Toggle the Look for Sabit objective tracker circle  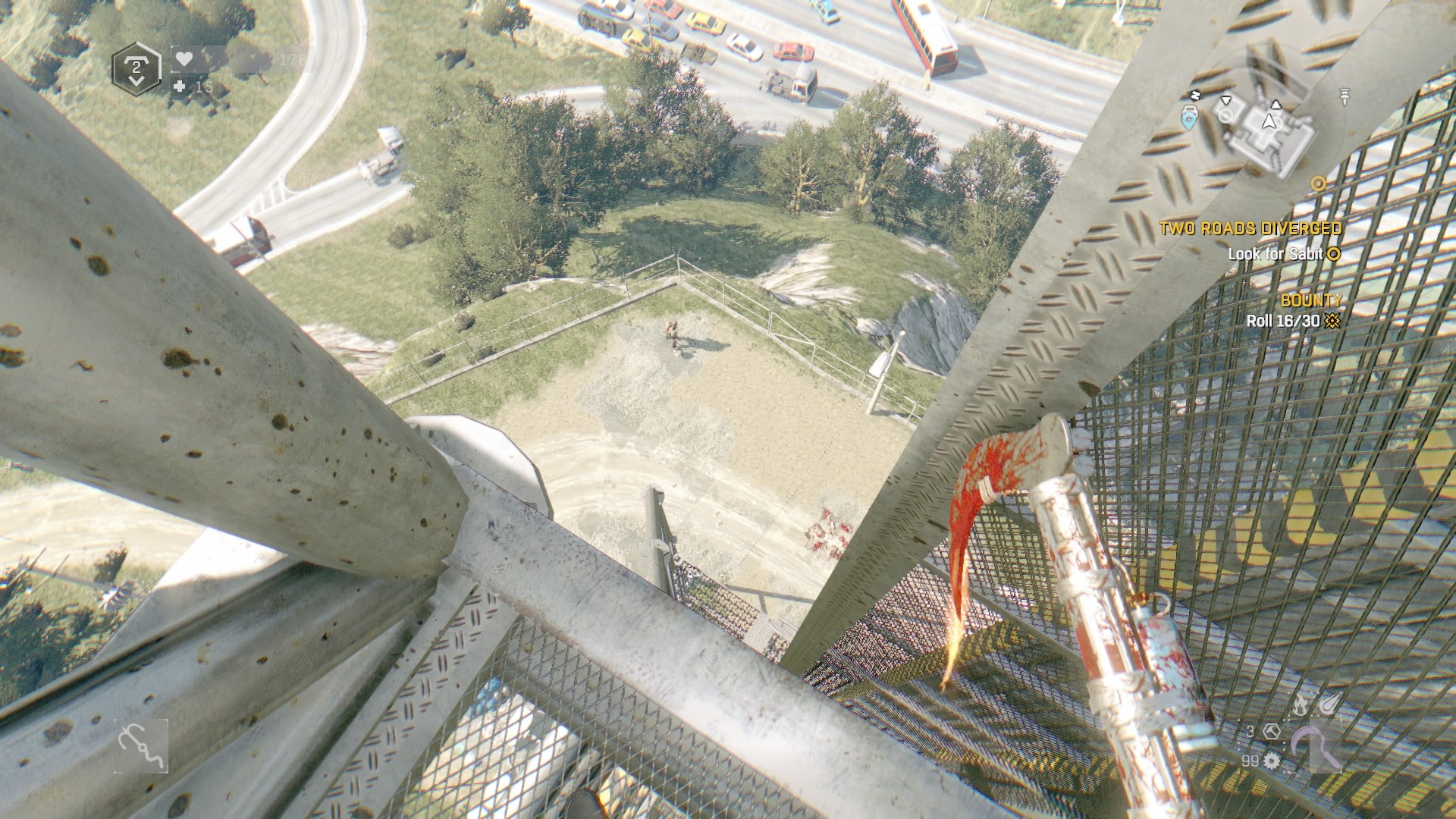click(1332, 254)
